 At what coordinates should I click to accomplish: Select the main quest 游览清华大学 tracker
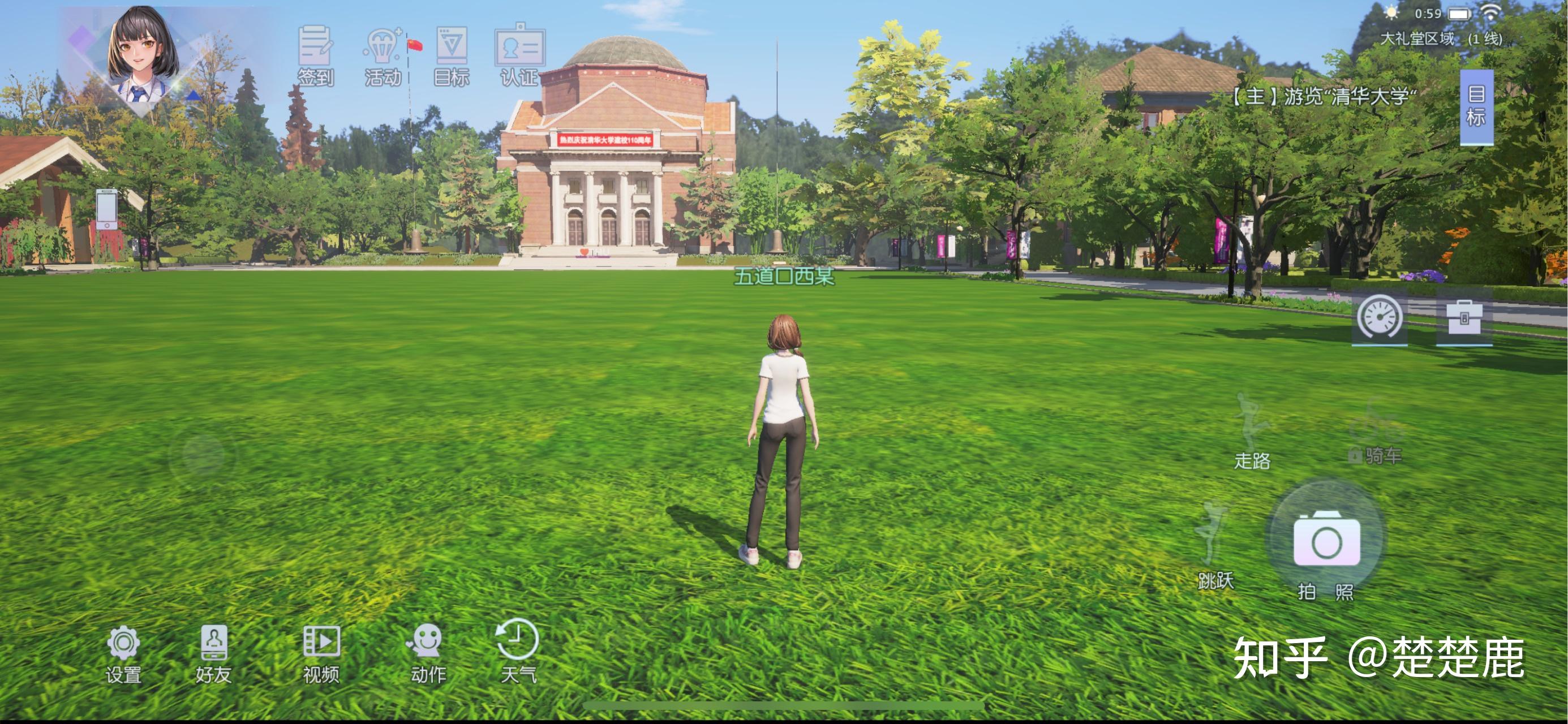point(1324,96)
